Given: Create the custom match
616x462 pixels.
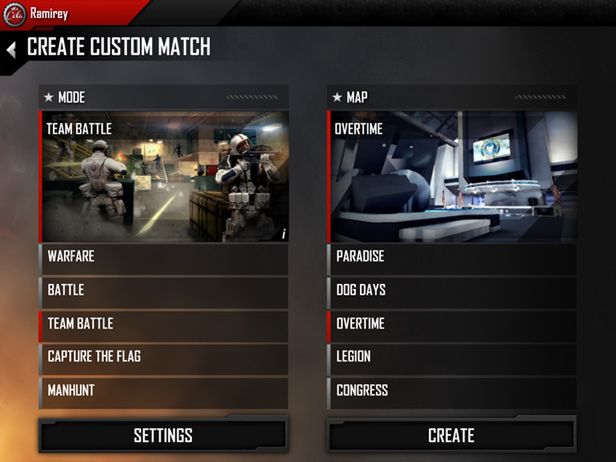Looking at the screenshot, I should tap(451, 435).
